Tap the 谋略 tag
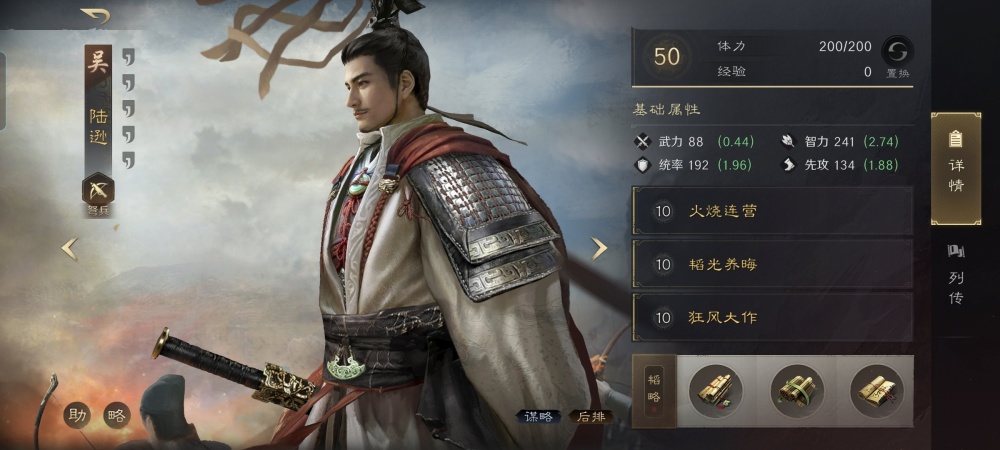This screenshot has width=1000, height=450. [x=539, y=417]
